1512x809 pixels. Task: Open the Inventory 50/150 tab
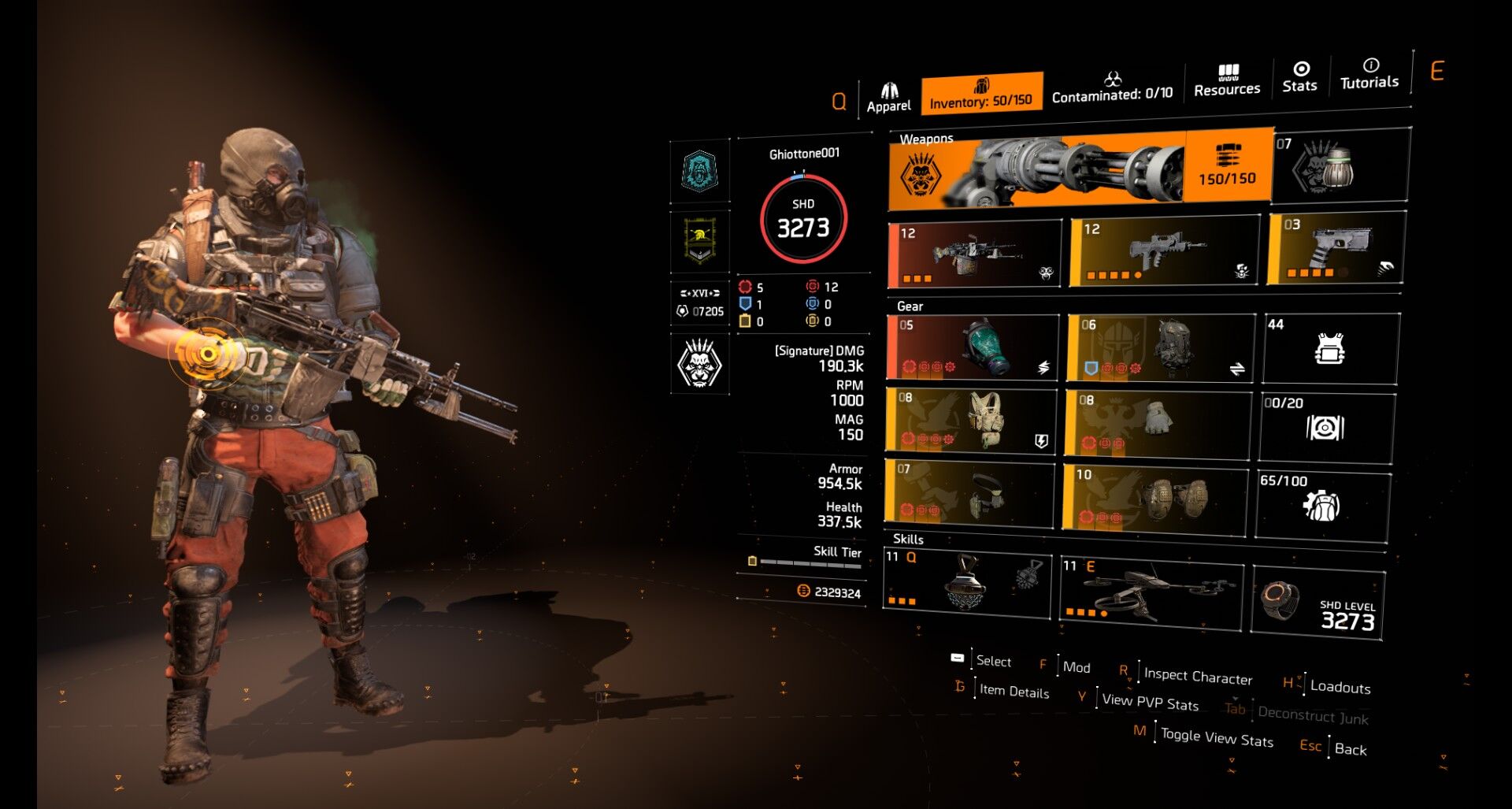pyautogui.click(x=981, y=94)
